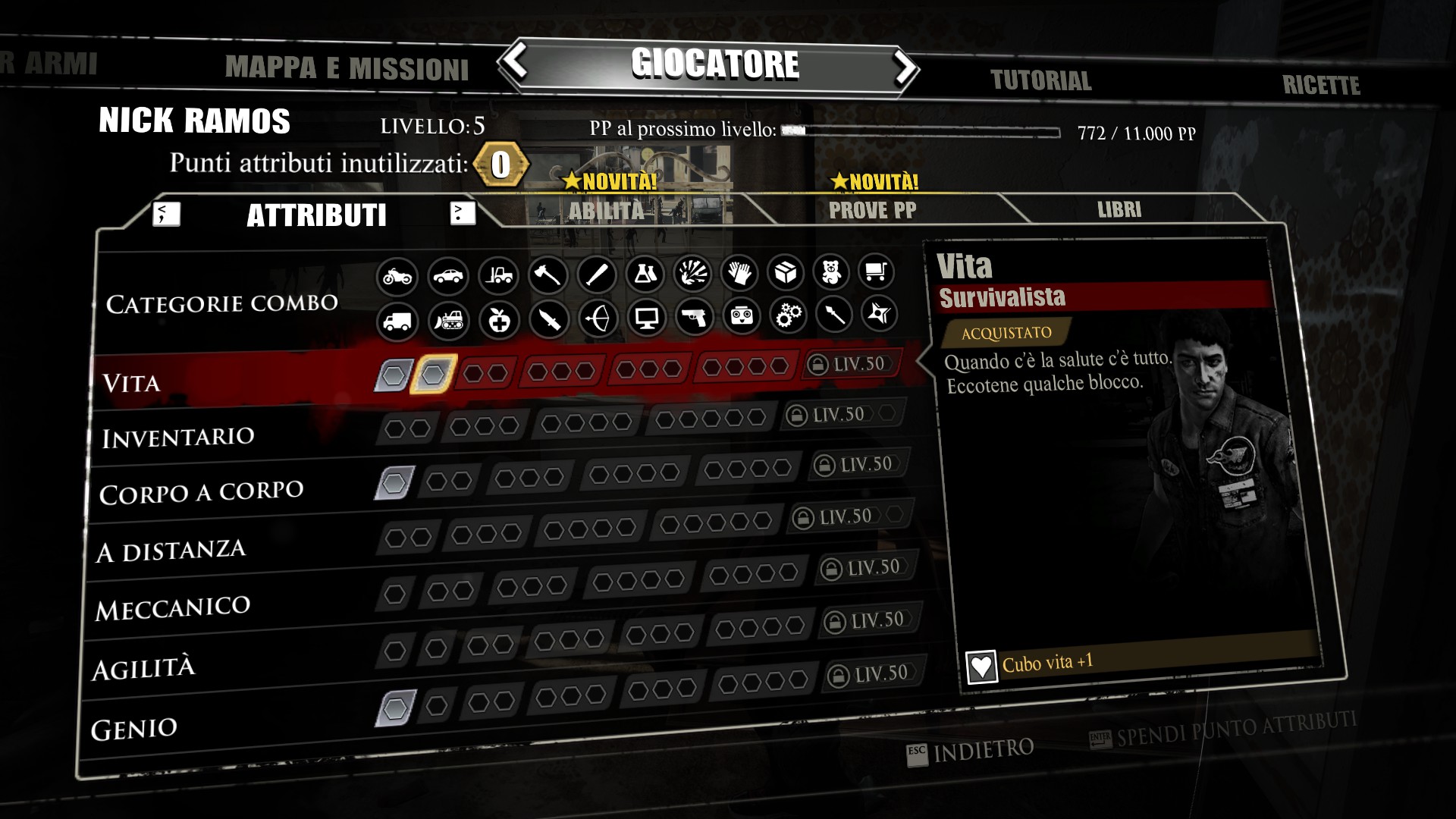Choose the Corpo a Corpo attribute row
The image size is (1456, 819).
click(x=201, y=493)
